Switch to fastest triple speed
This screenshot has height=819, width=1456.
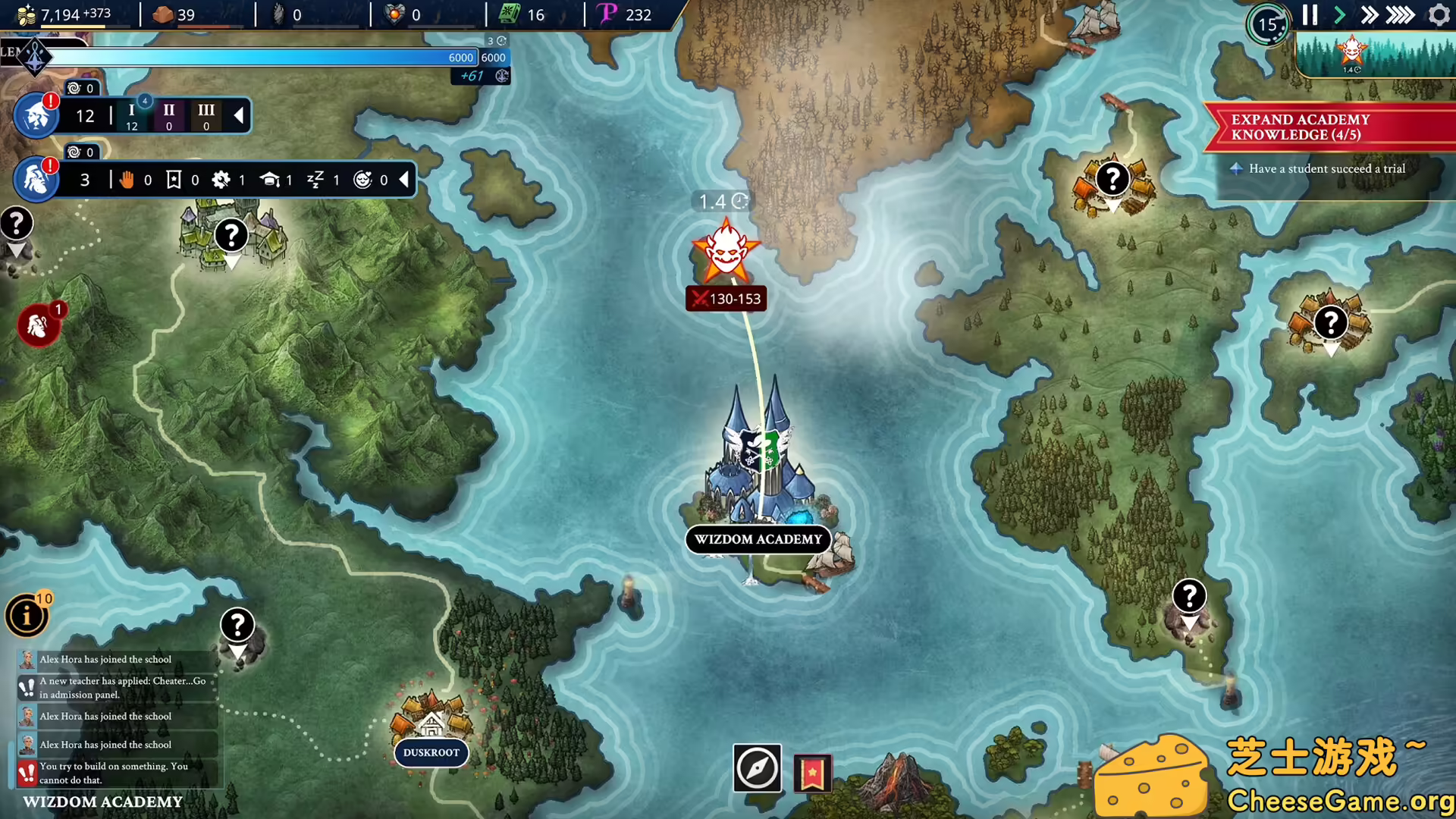coord(1400,15)
